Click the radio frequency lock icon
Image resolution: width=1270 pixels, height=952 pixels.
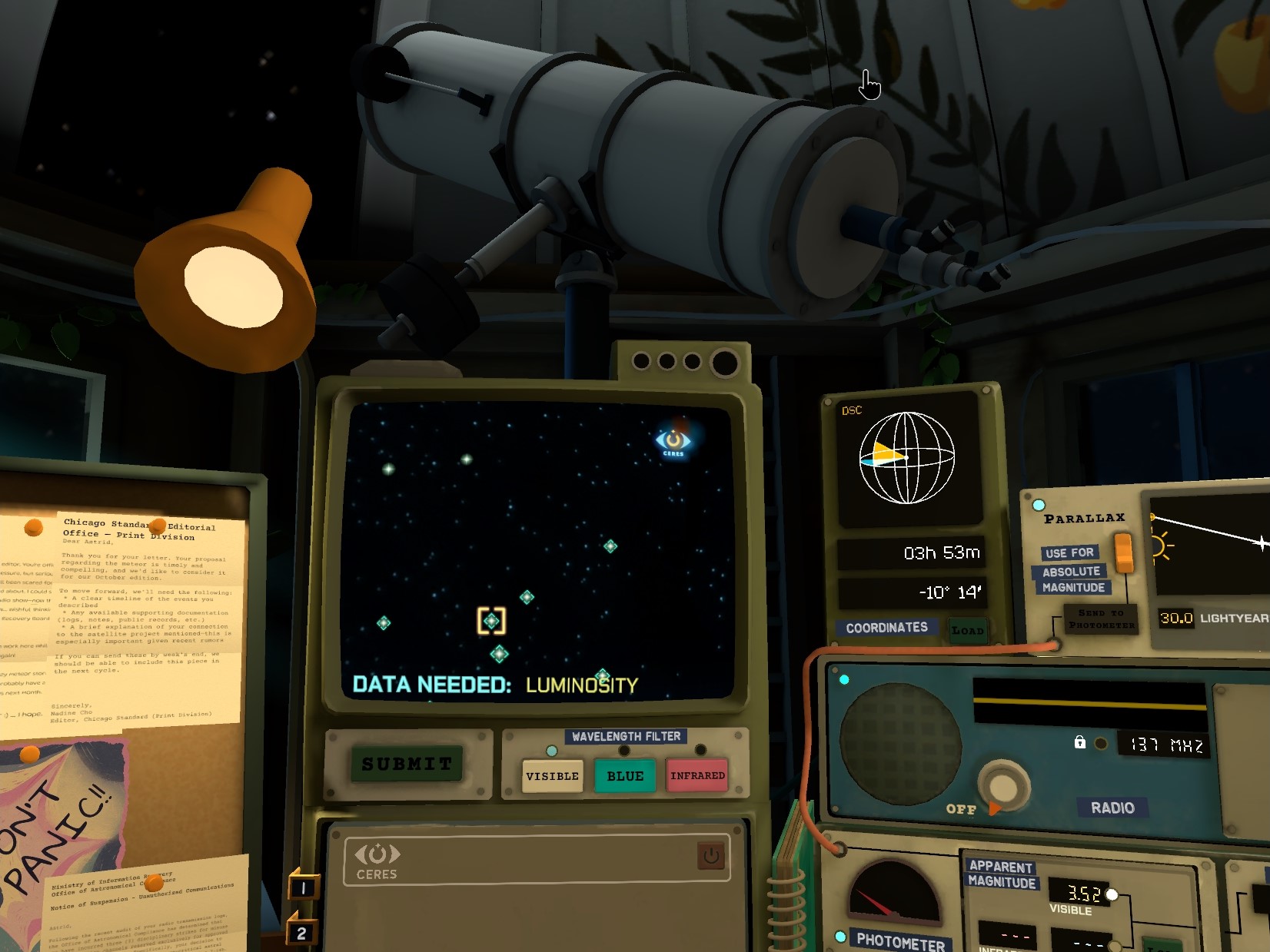pos(1080,742)
